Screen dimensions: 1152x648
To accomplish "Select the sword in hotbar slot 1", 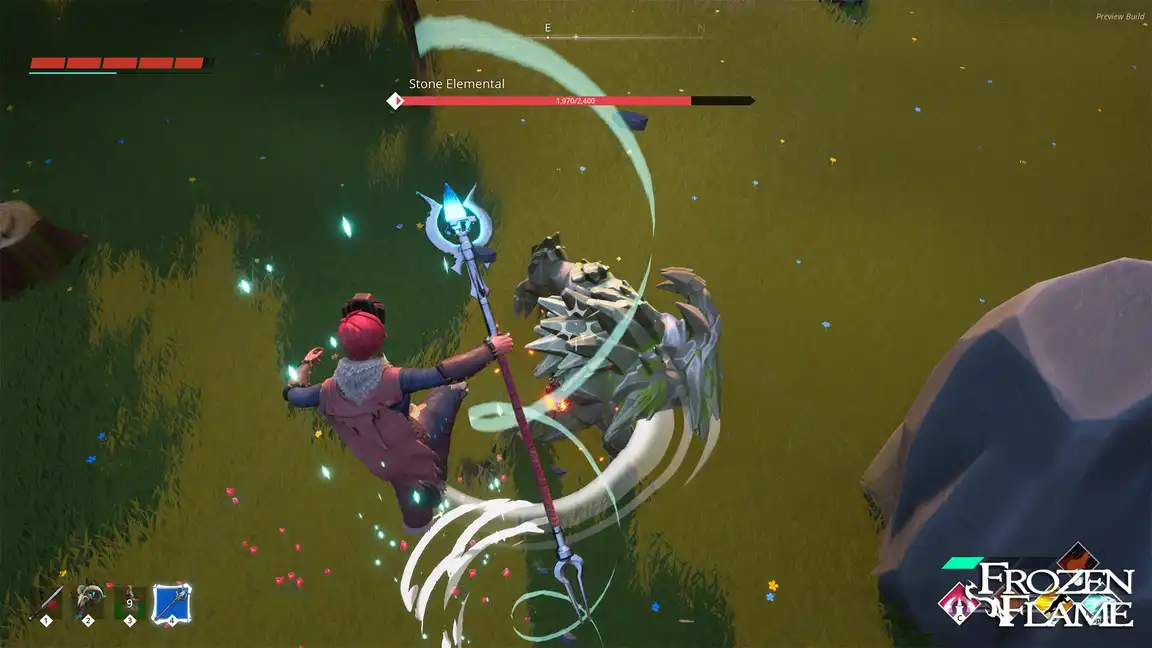I will [47, 603].
